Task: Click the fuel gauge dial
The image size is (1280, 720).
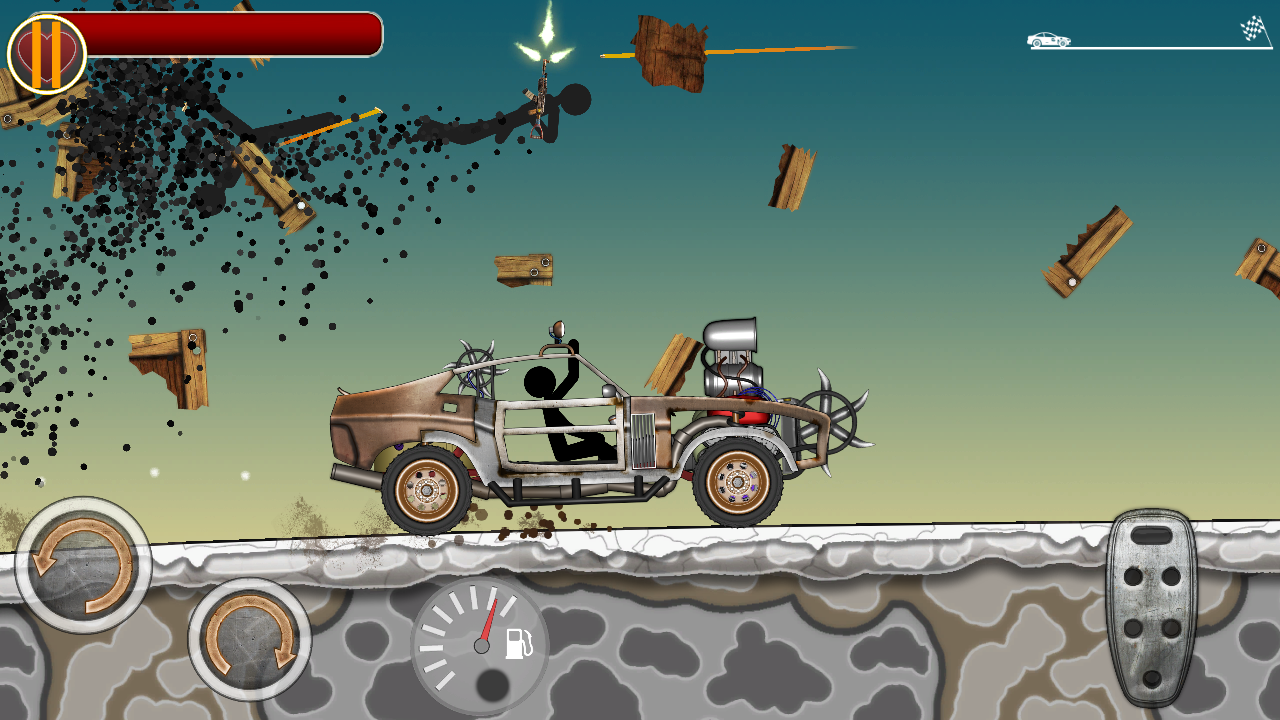Action: (480, 645)
